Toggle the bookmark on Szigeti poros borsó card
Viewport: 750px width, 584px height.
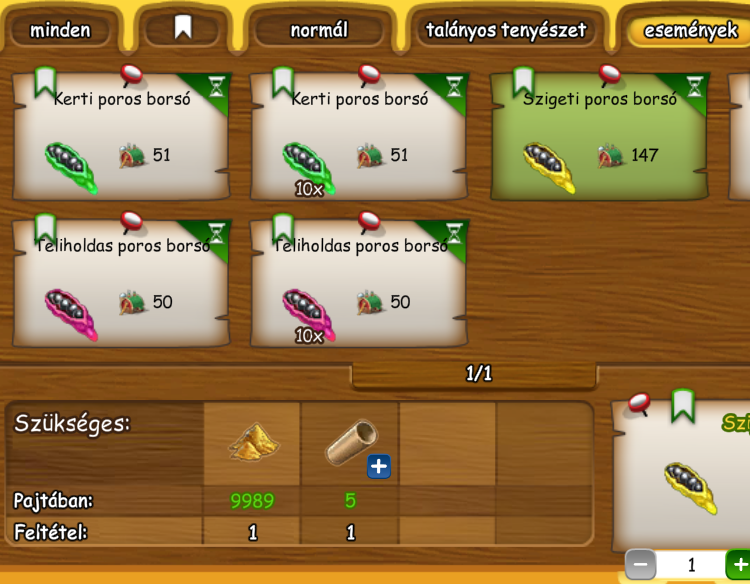pyautogui.click(x=523, y=80)
